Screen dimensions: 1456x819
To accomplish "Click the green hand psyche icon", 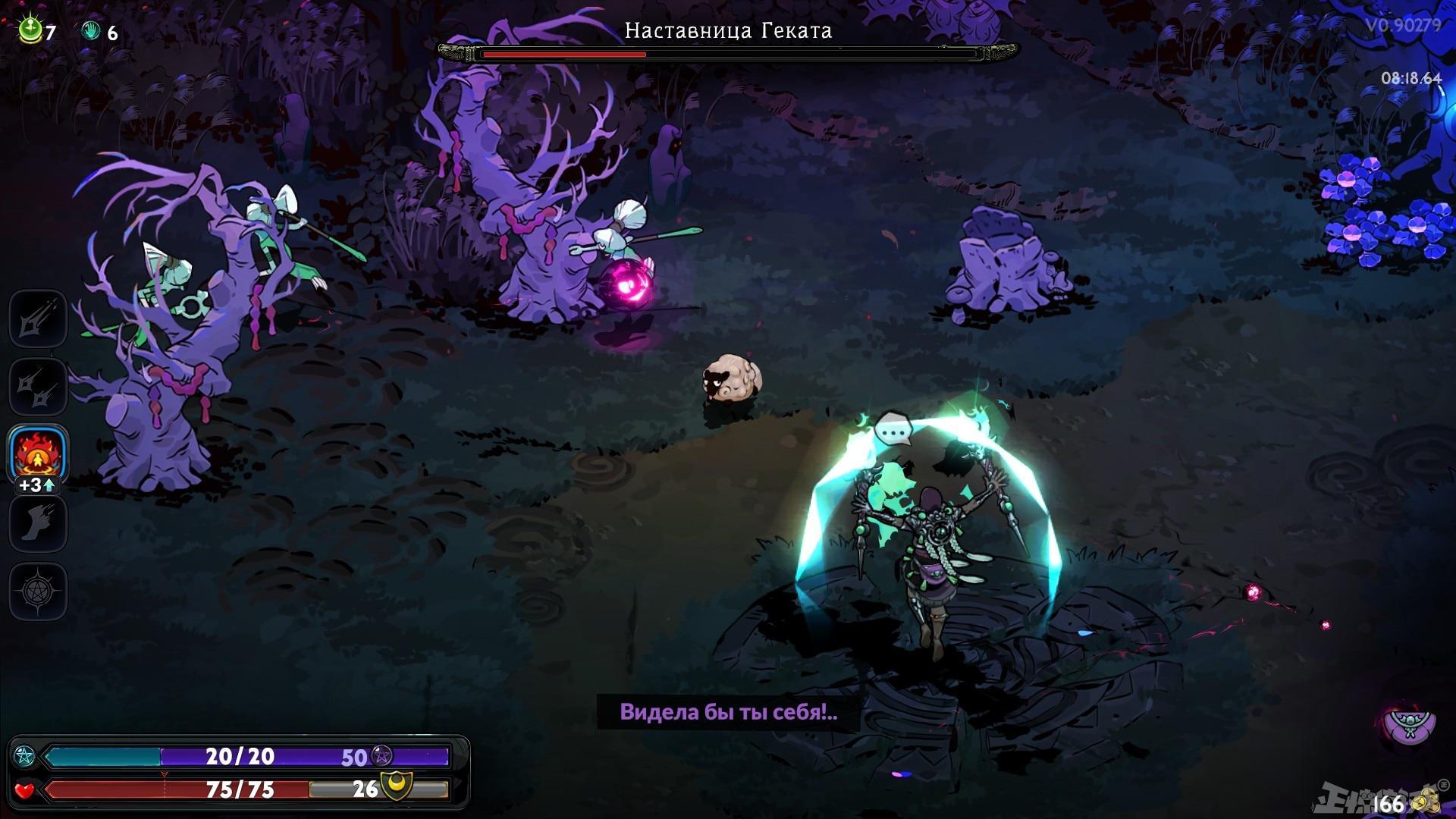I will click(91, 31).
